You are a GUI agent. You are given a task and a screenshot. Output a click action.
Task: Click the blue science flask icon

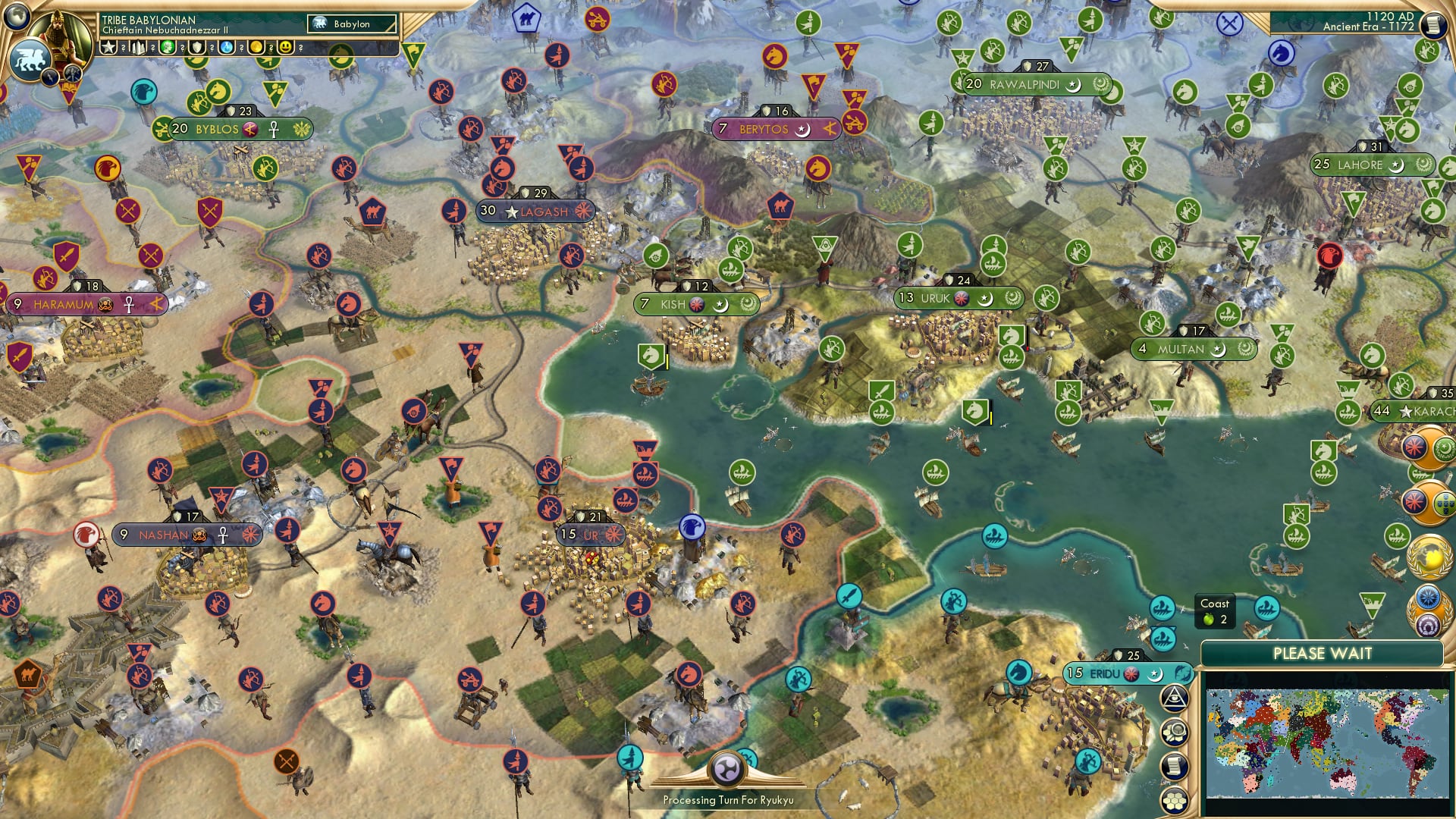pos(226,48)
